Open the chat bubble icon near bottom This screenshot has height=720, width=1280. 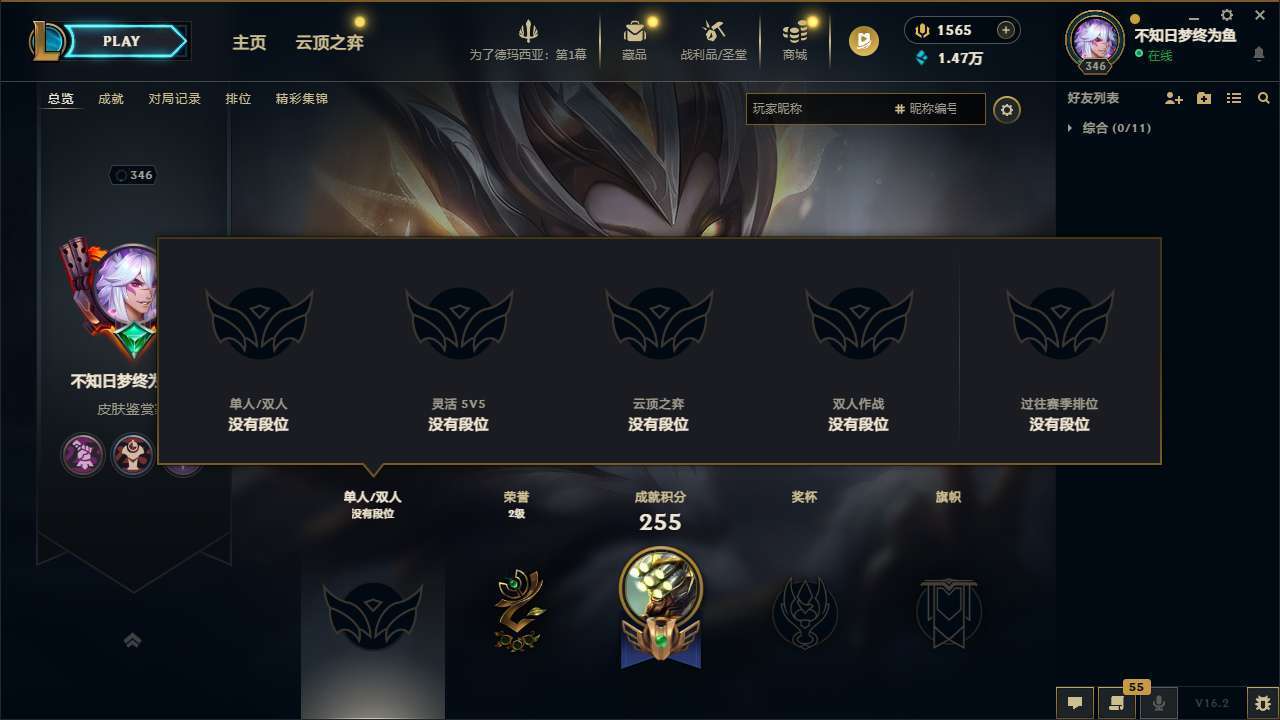tap(1075, 703)
